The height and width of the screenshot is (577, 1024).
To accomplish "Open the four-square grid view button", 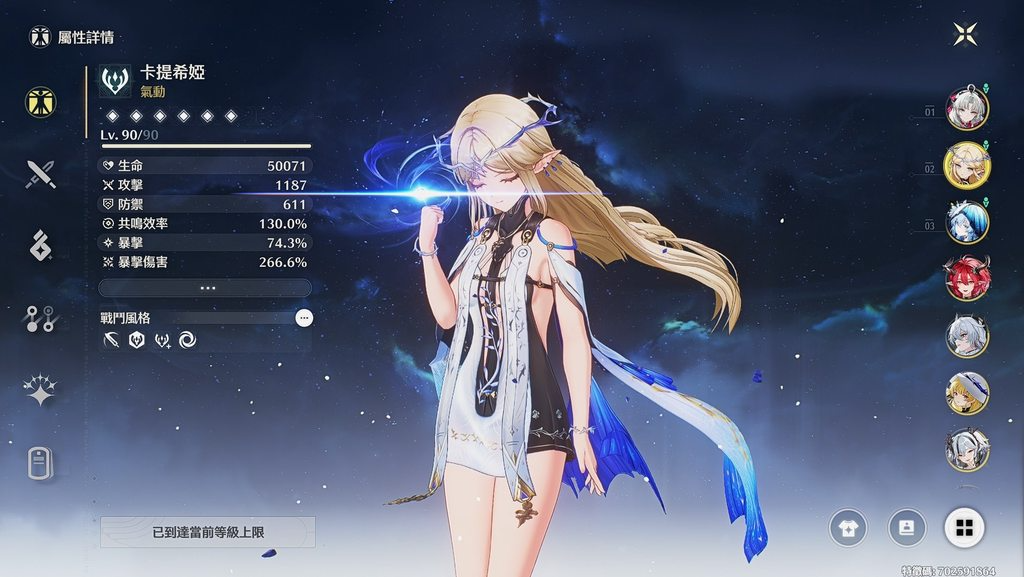I will tap(964, 528).
